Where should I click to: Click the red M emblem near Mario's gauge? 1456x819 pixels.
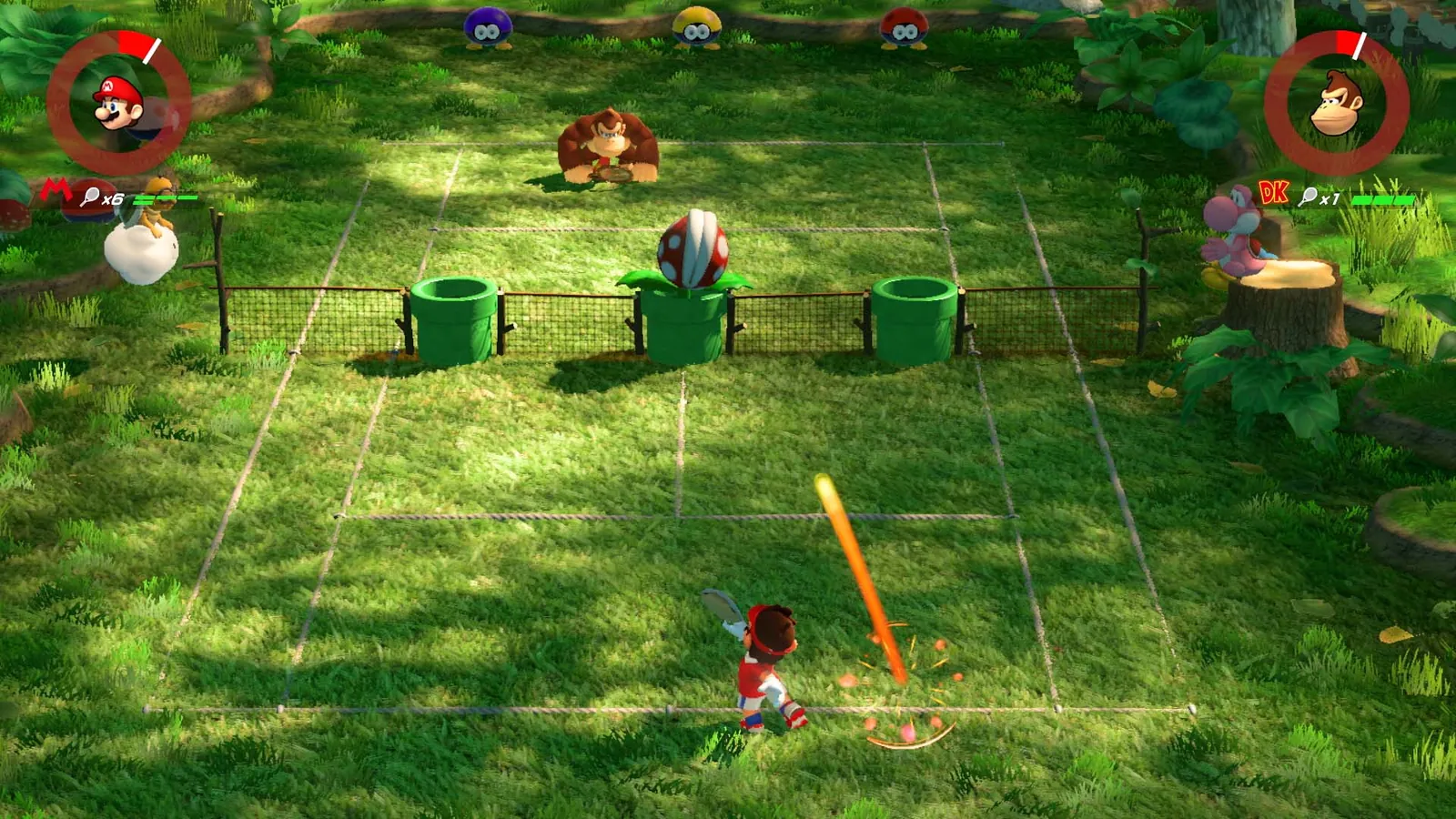pos(56,188)
